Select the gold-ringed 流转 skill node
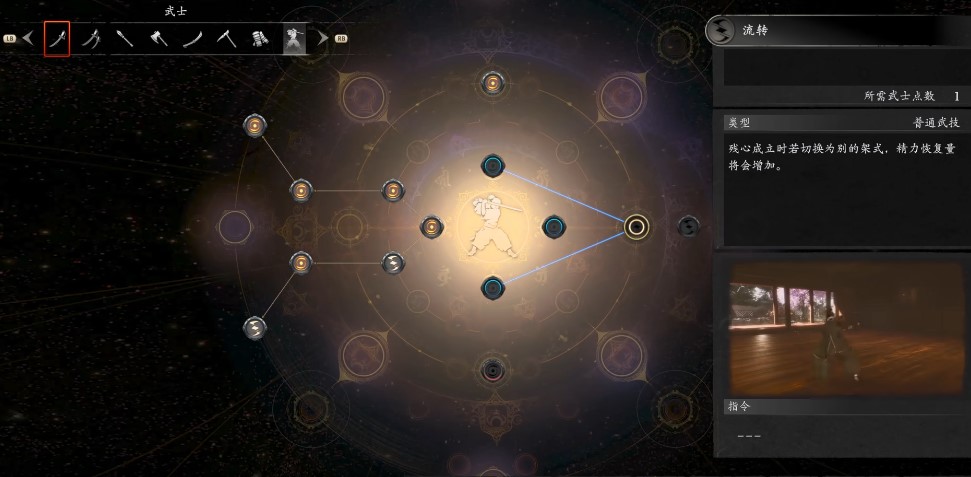The image size is (971, 477). [x=635, y=227]
